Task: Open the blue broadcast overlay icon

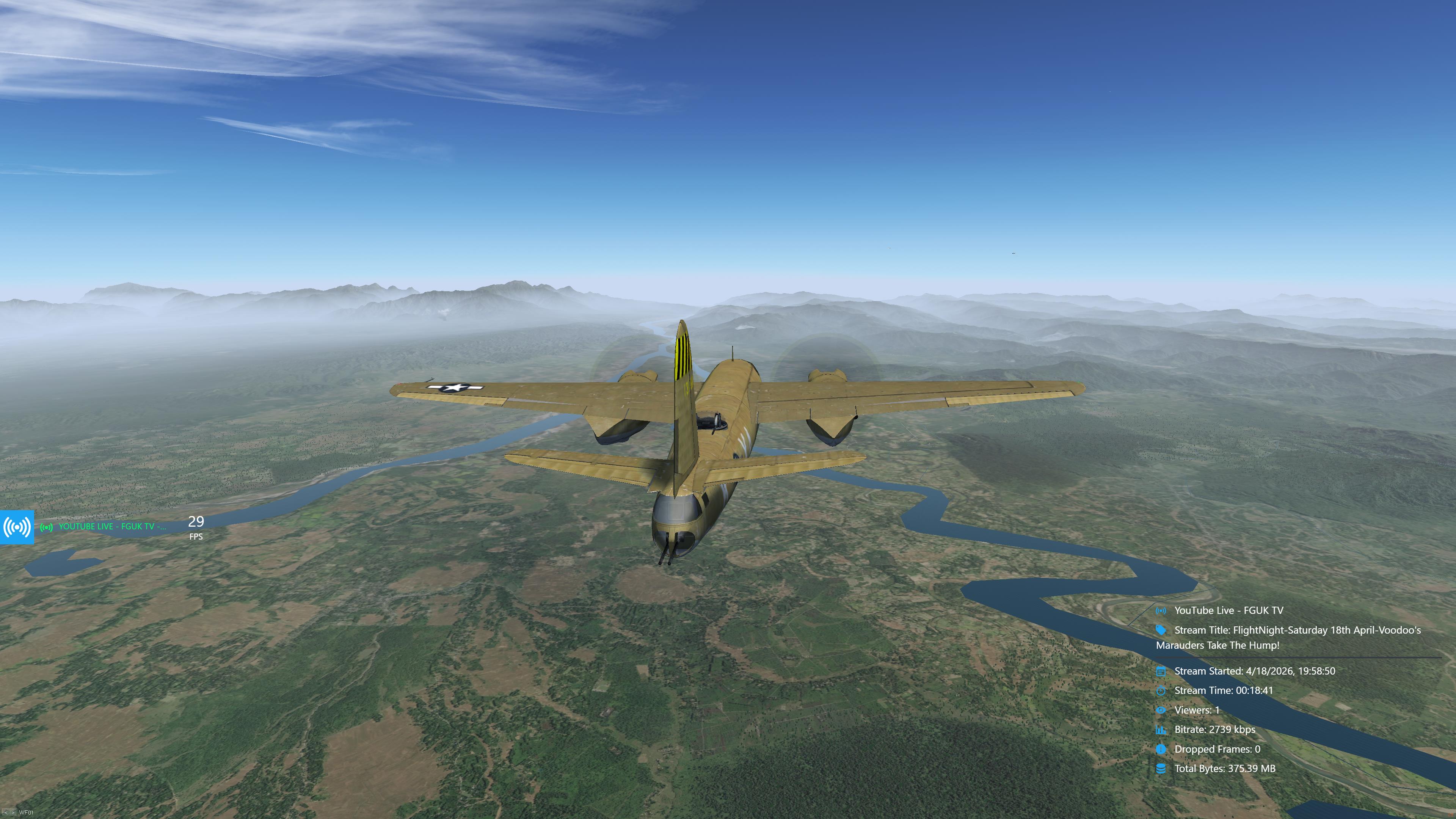Action: [x=17, y=527]
